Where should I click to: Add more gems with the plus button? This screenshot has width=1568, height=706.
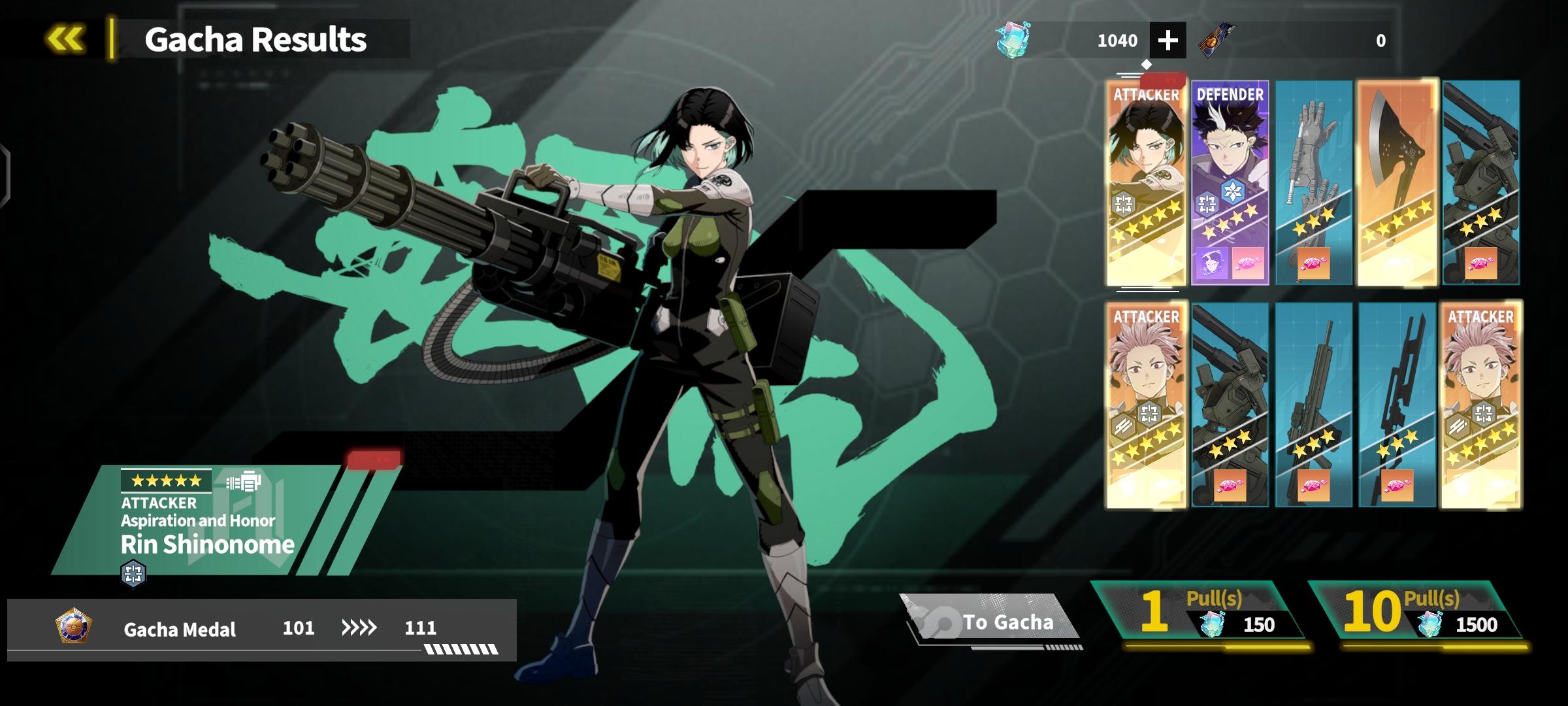click(x=1168, y=41)
